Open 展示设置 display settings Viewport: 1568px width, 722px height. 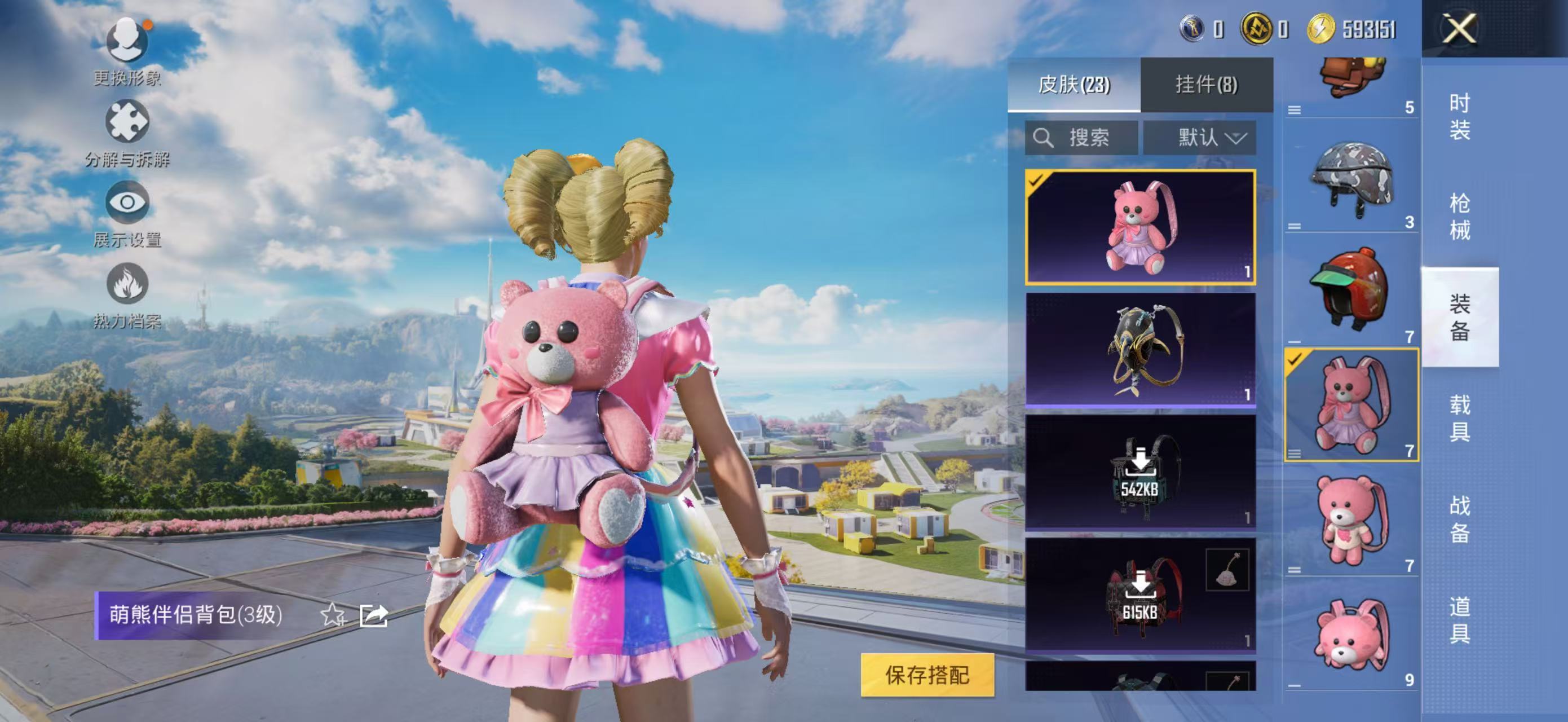127,202
